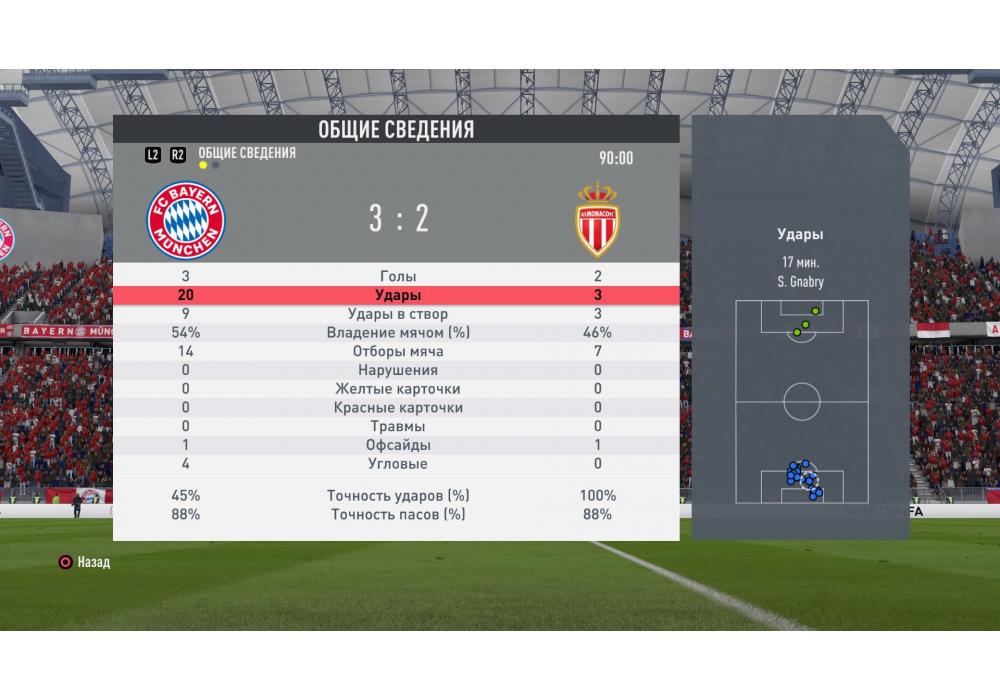Select the Точность ударов (%) row
This screenshot has width=1000, height=700.
(x=397, y=495)
